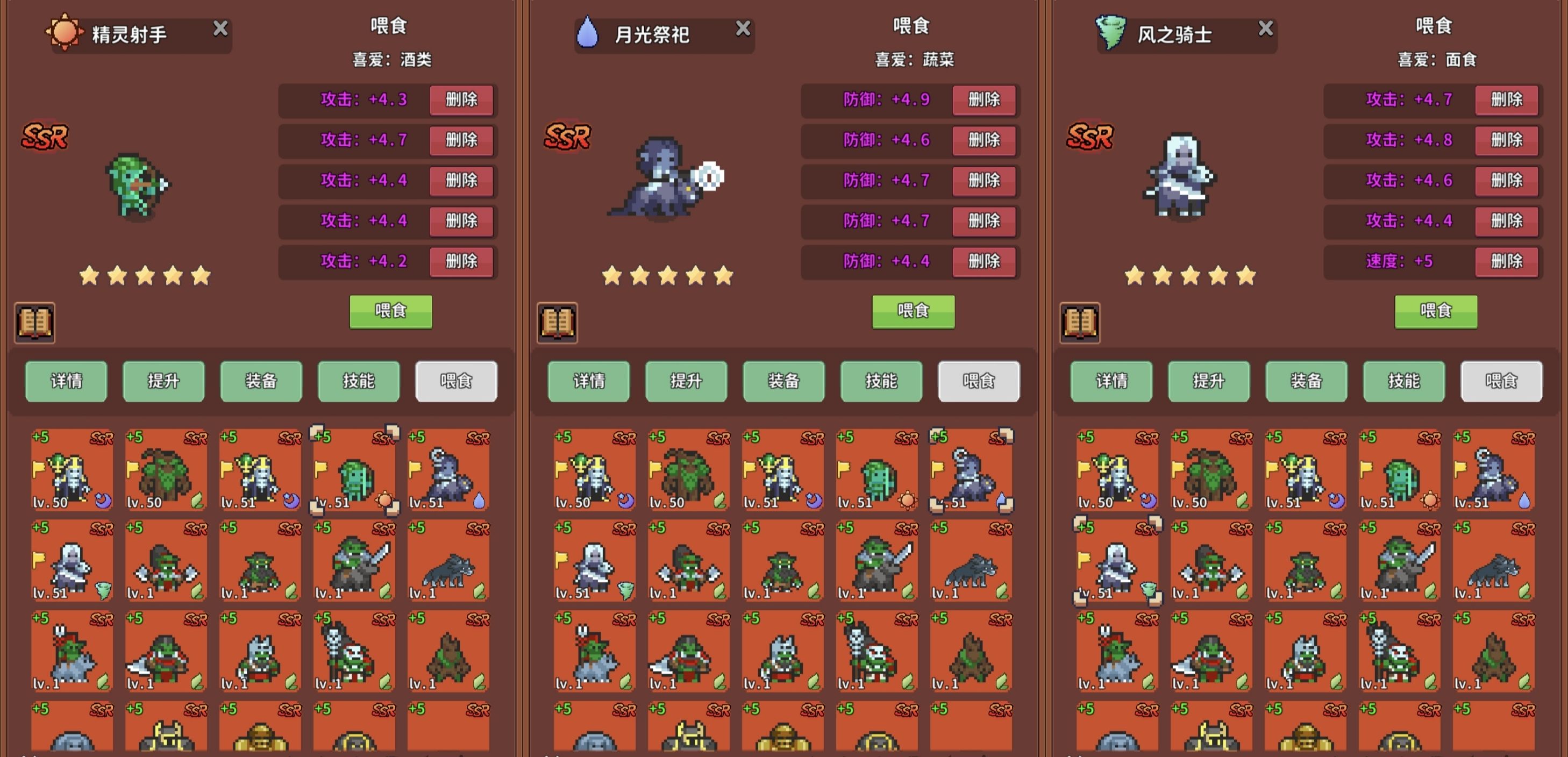Delete the 攻击 +4.3 bonus on 精灵射手
Image resolution: width=1568 pixels, height=757 pixels.
click(461, 100)
